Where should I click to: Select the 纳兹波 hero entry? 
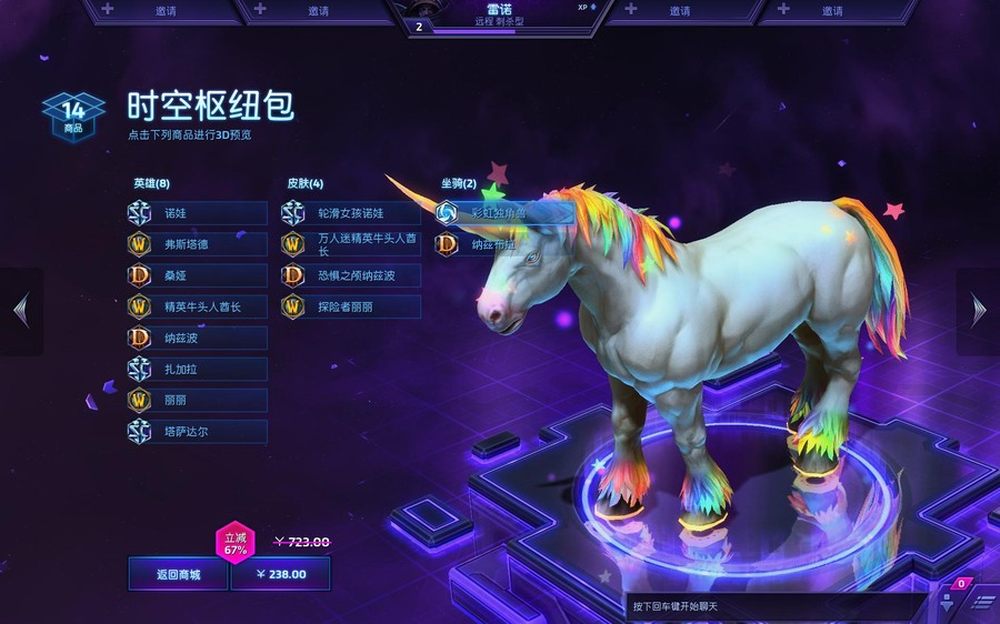tap(198, 338)
